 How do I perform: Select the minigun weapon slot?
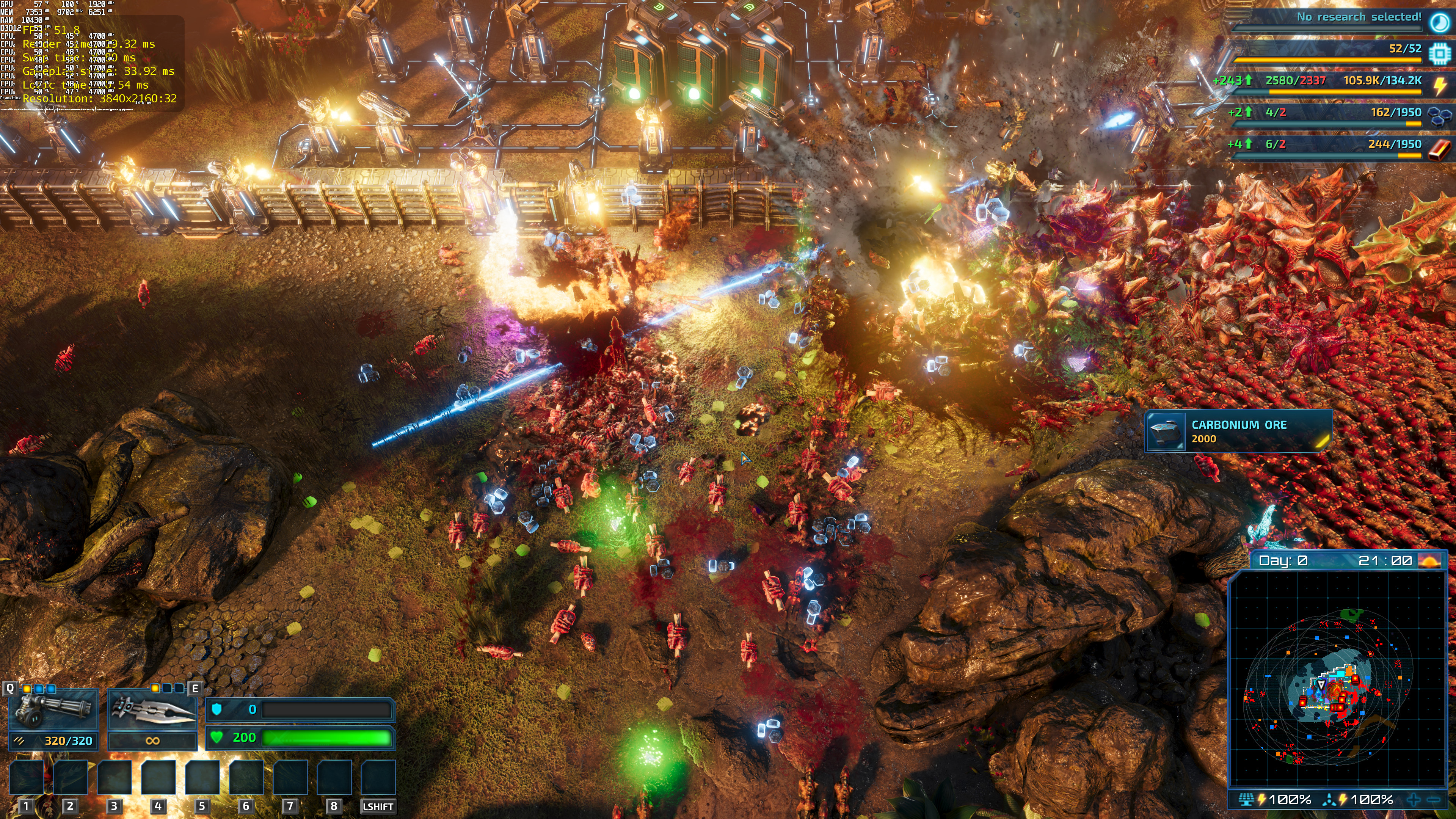click(54, 709)
